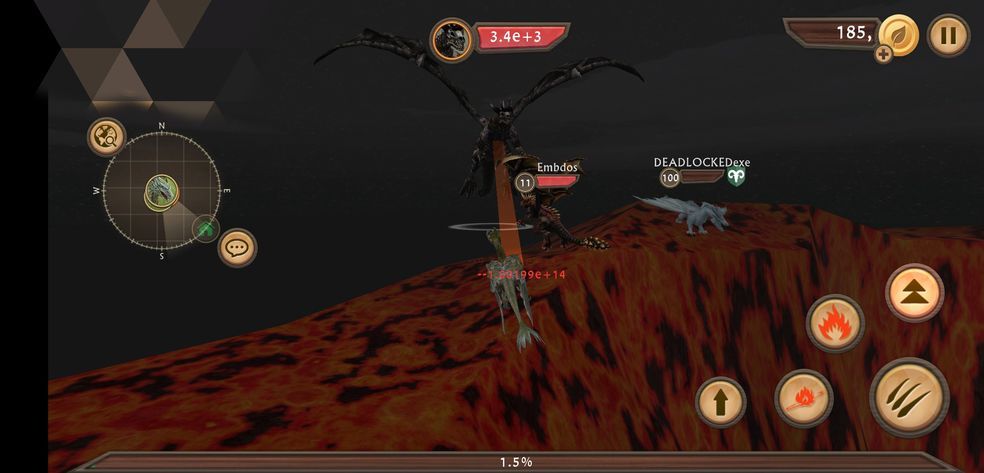Pause the game
Screen dimensions: 984x473
(948, 36)
